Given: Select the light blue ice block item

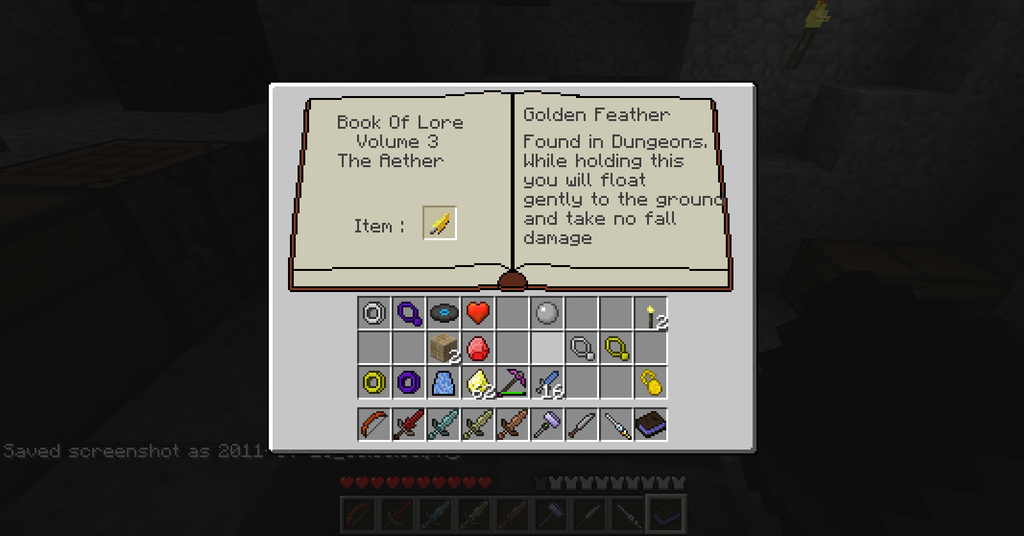Looking at the screenshot, I should click(443, 382).
